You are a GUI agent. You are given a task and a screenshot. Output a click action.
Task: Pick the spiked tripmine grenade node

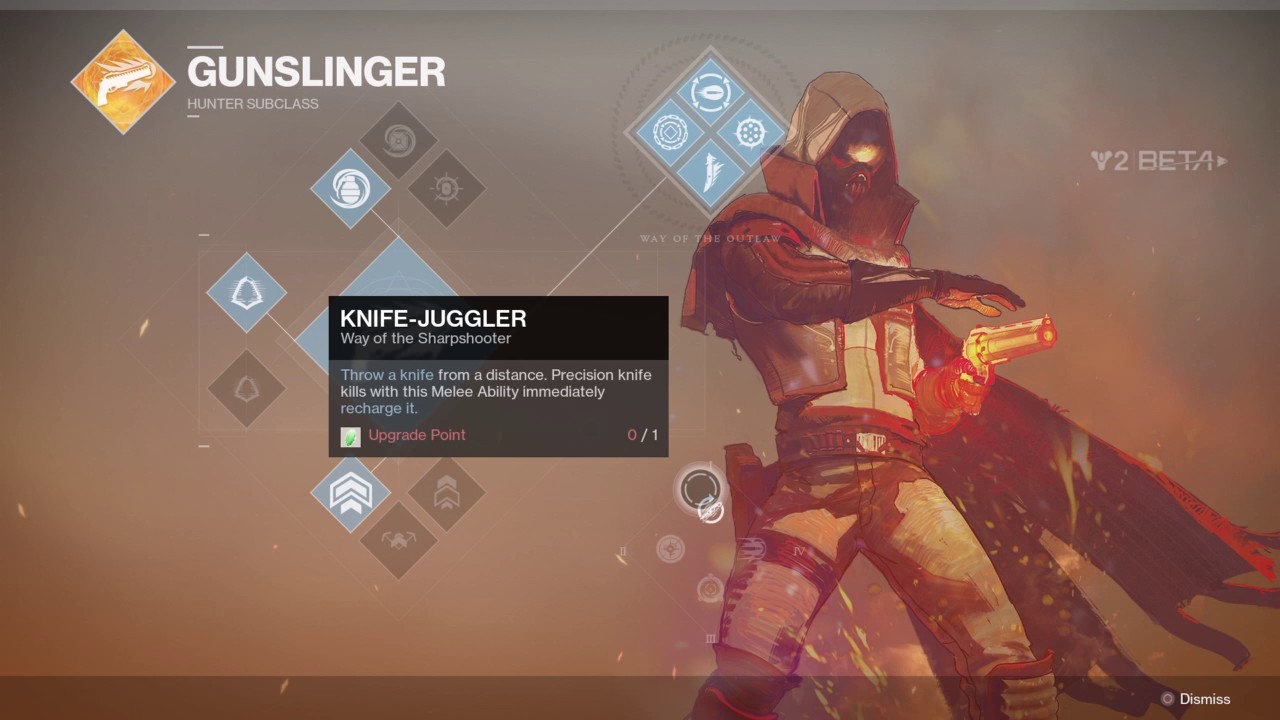click(x=446, y=188)
